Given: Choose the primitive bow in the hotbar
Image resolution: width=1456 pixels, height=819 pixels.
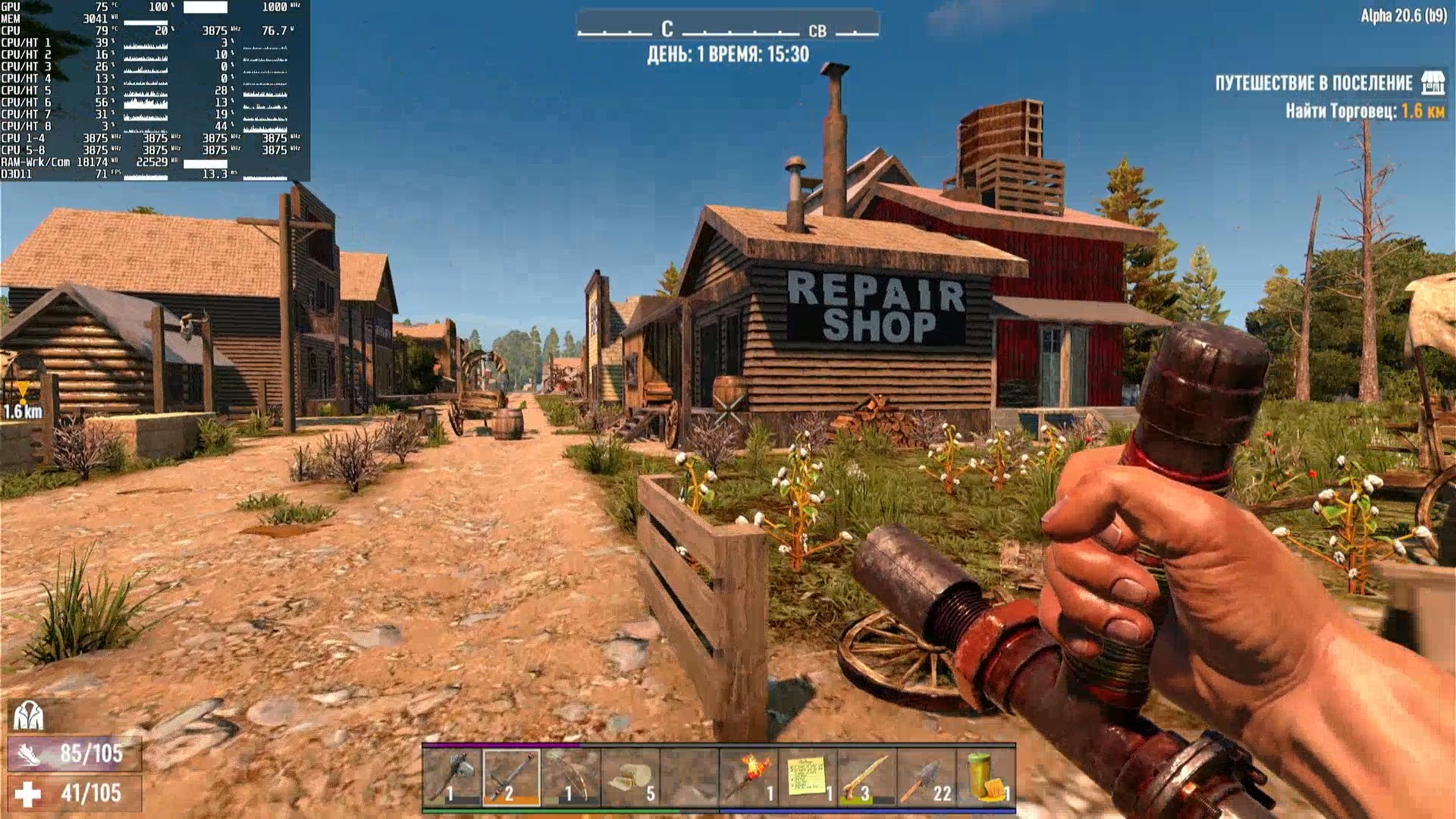Looking at the screenshot, I should point(570,778).
